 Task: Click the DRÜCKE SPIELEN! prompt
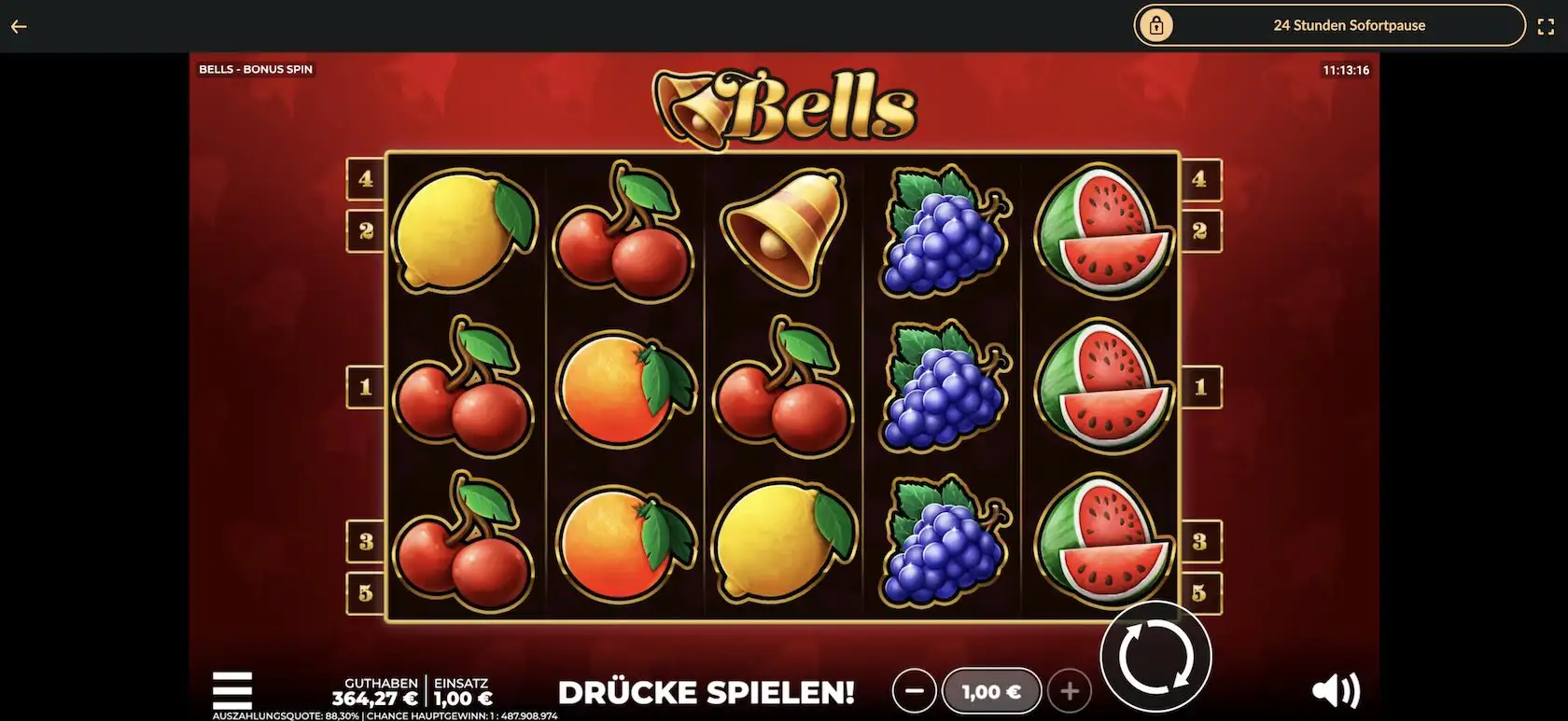[707, 693]
